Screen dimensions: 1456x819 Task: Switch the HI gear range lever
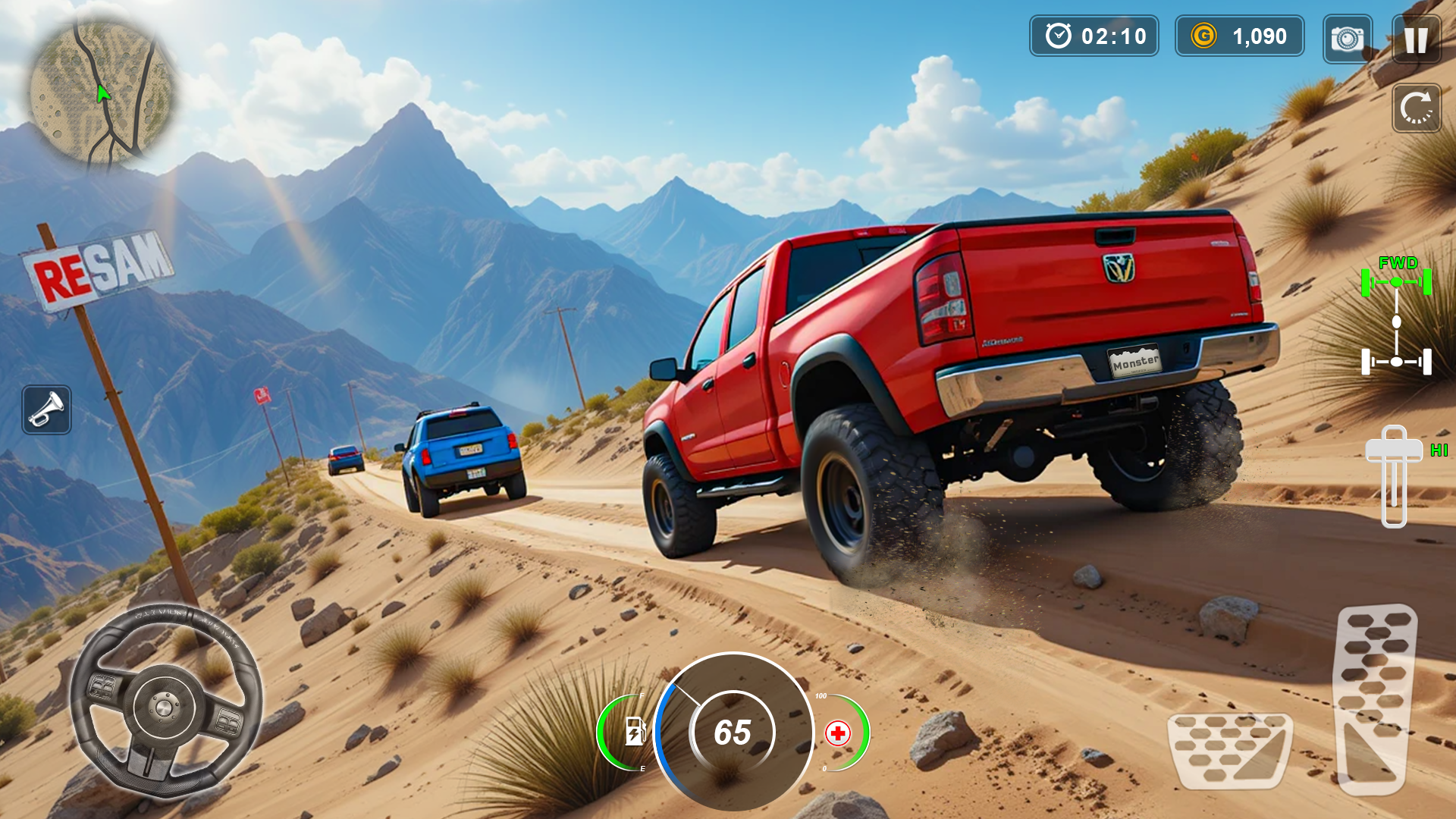click(1394, 476)
